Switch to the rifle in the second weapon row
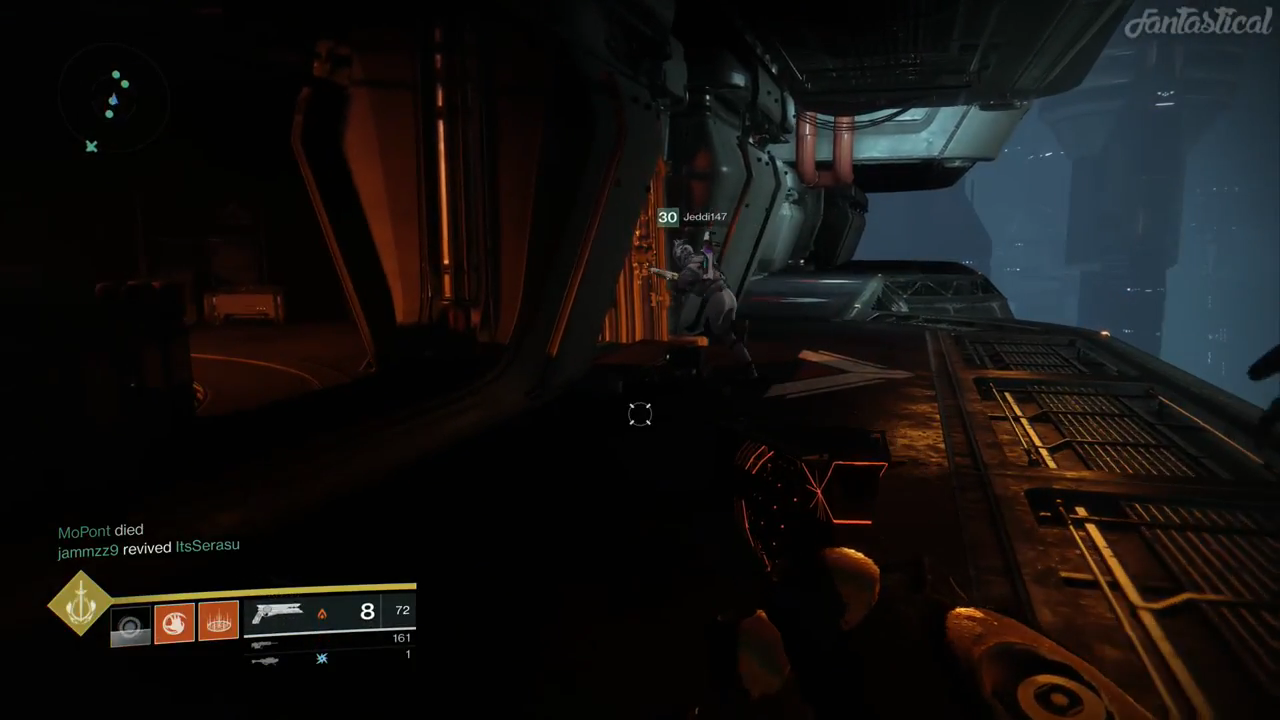 click(x=264, y=645)
